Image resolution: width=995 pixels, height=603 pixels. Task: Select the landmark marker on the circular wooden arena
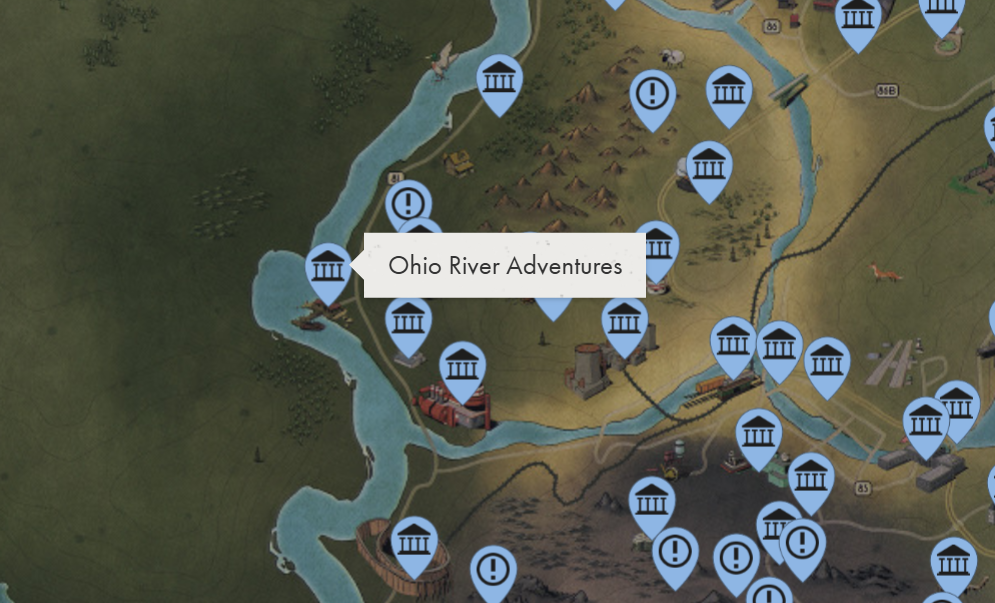(413, 542)
